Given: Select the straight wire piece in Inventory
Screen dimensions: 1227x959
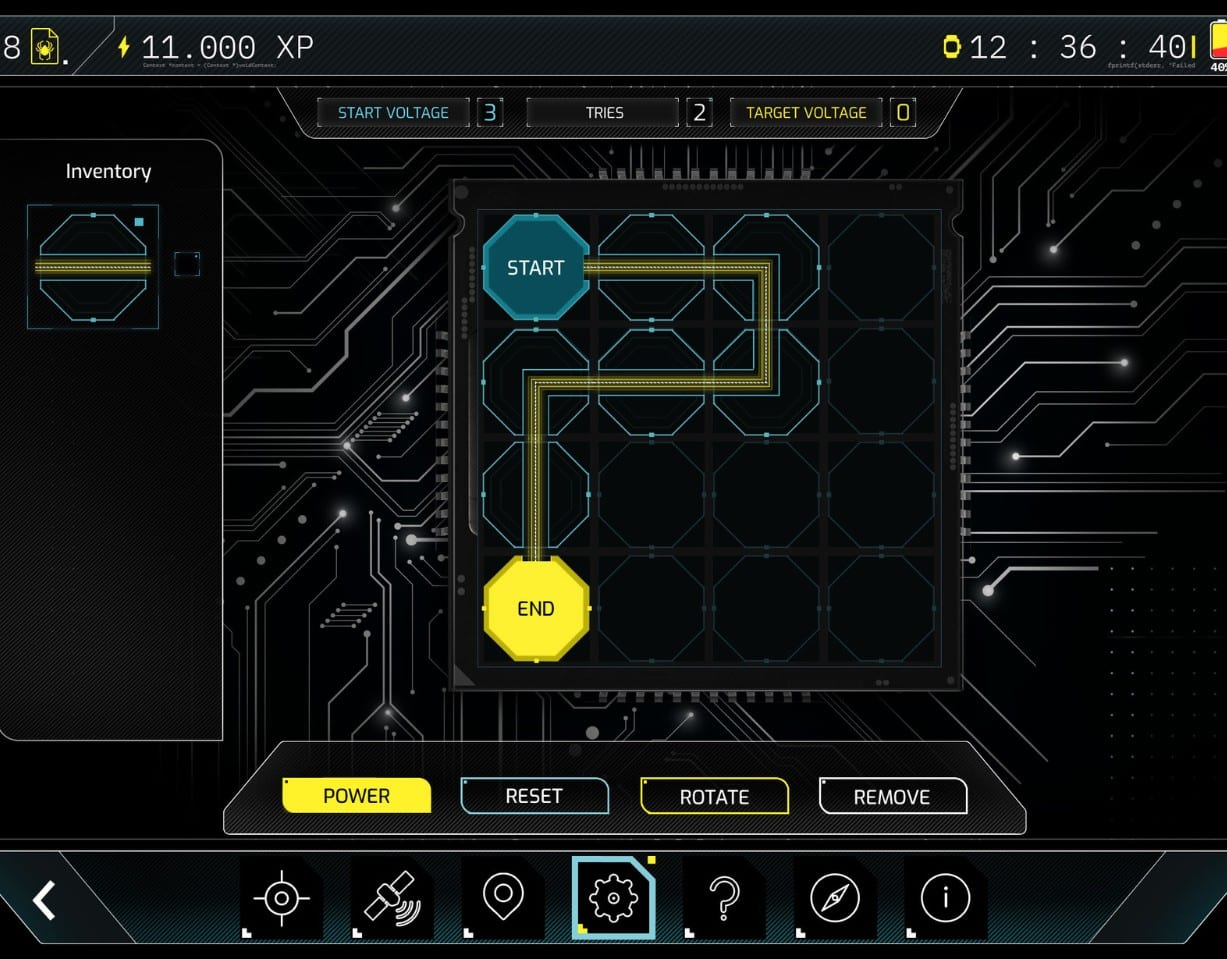Looking at the screenshot, I should (93, 267).
